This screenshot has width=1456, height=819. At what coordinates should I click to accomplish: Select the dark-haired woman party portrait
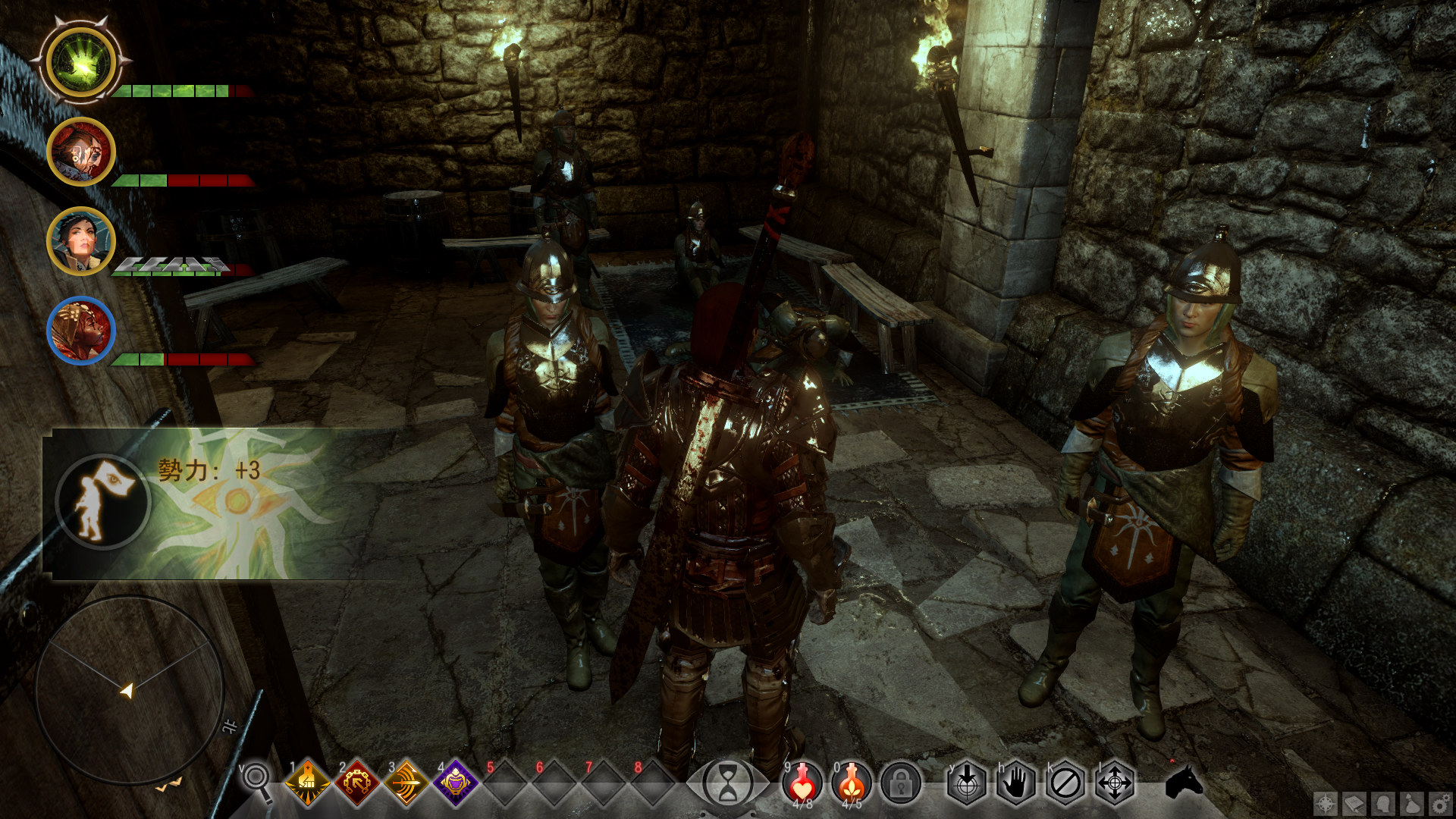pos(81,241)
